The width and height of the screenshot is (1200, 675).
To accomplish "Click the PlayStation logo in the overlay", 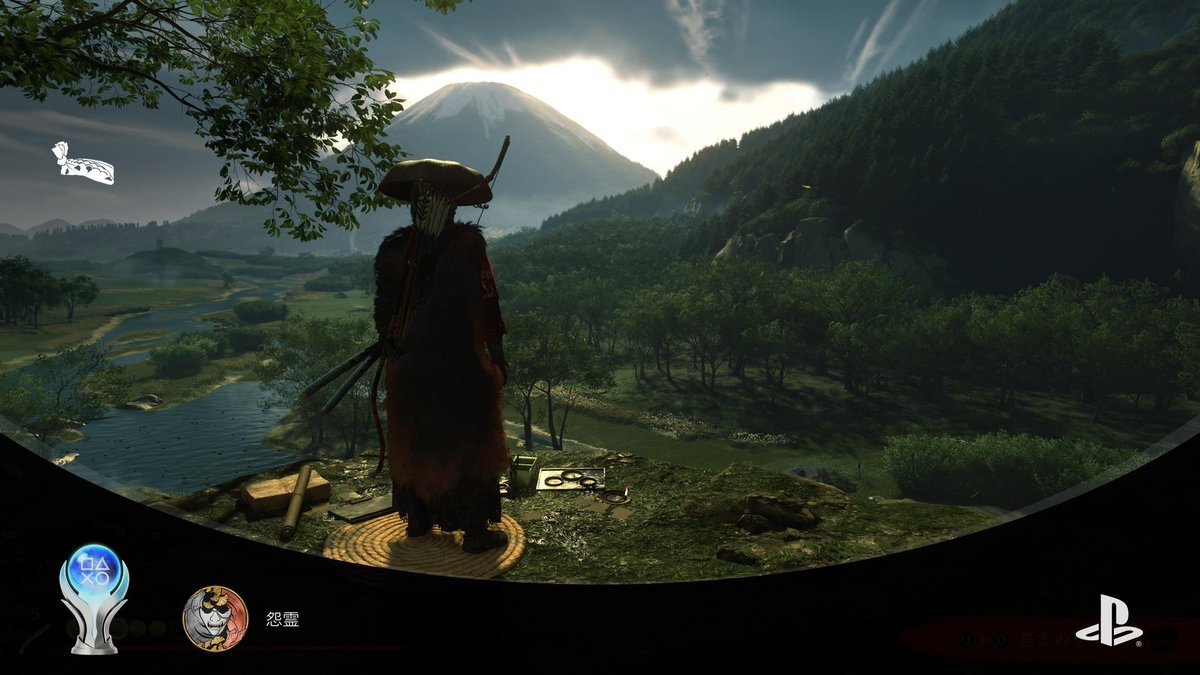I will (1108, 621).
